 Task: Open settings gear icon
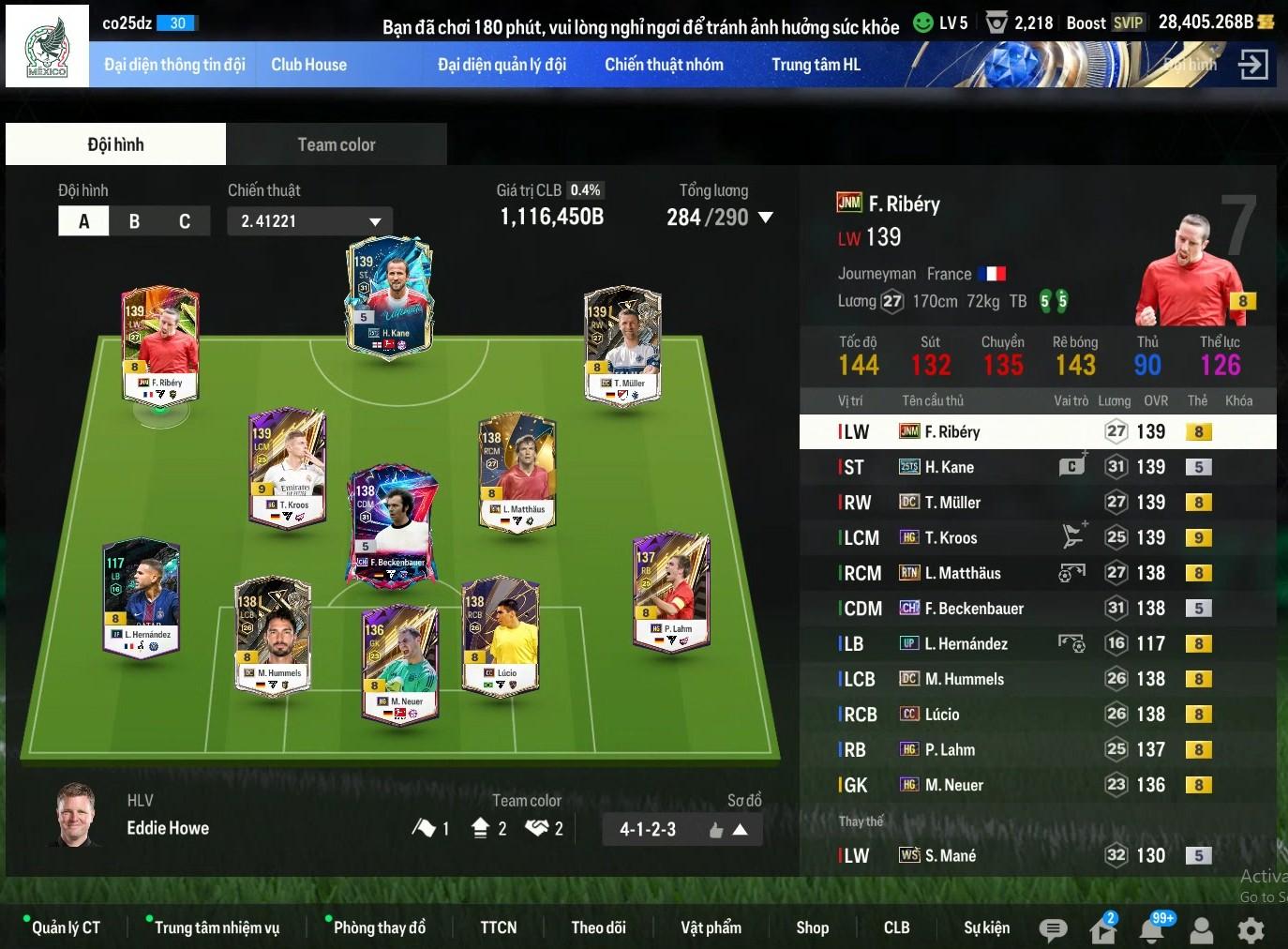1251,929
